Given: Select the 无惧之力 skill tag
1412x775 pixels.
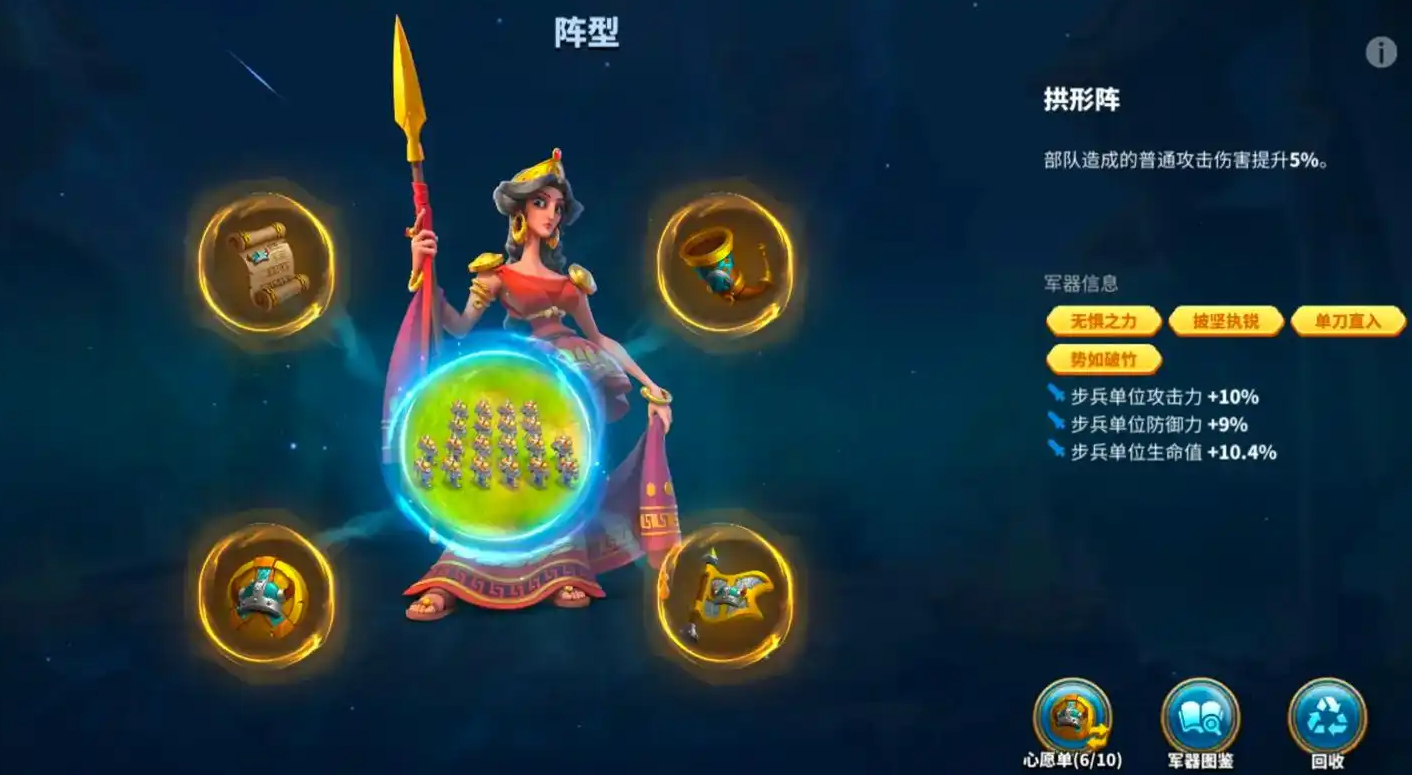Looking at the screenshot, I should pyautogui.click(x=1103, y=321).
